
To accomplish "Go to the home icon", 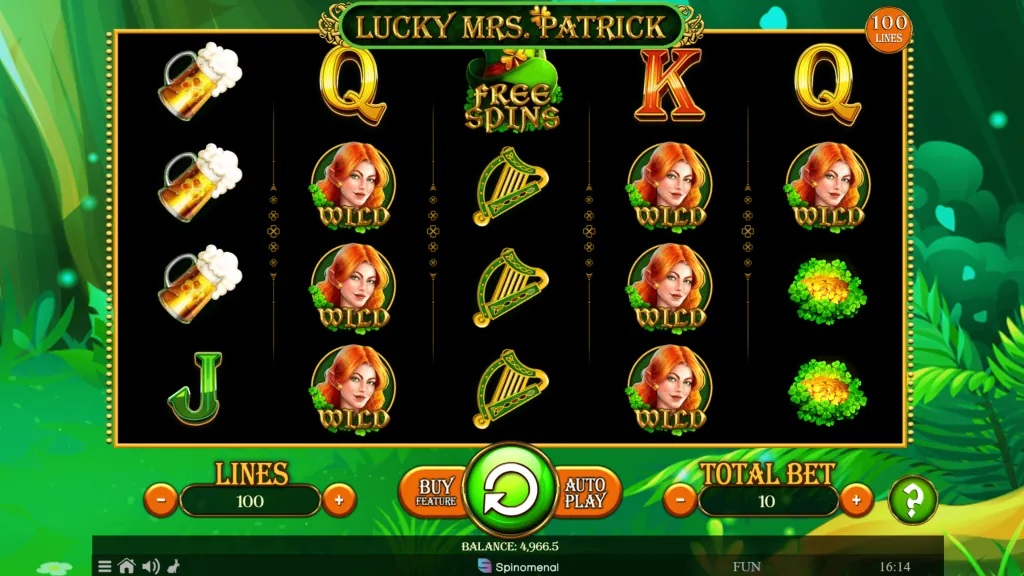I will [x=127, y=566].
